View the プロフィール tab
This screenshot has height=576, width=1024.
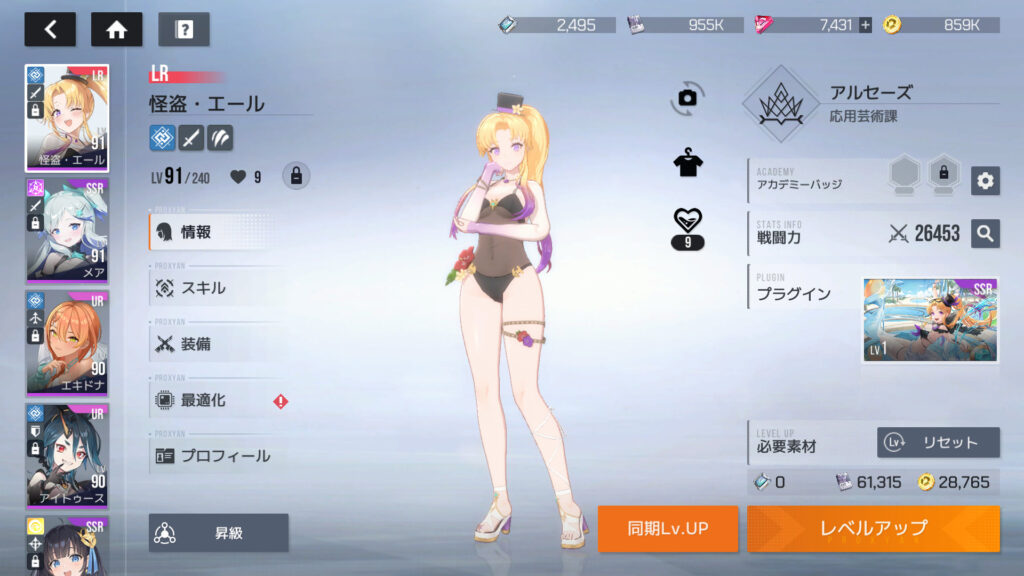pyautogui.click(x=214, y=456)
